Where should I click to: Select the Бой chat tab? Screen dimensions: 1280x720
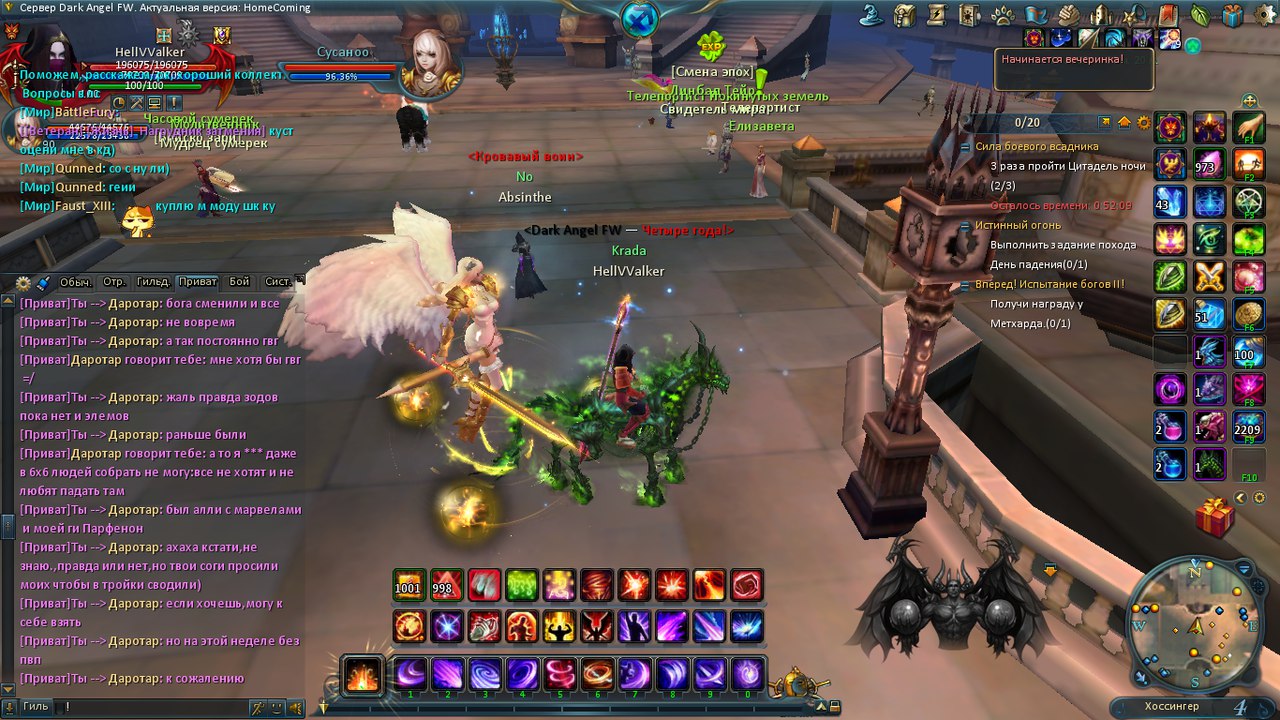click(x=239, y=282)
